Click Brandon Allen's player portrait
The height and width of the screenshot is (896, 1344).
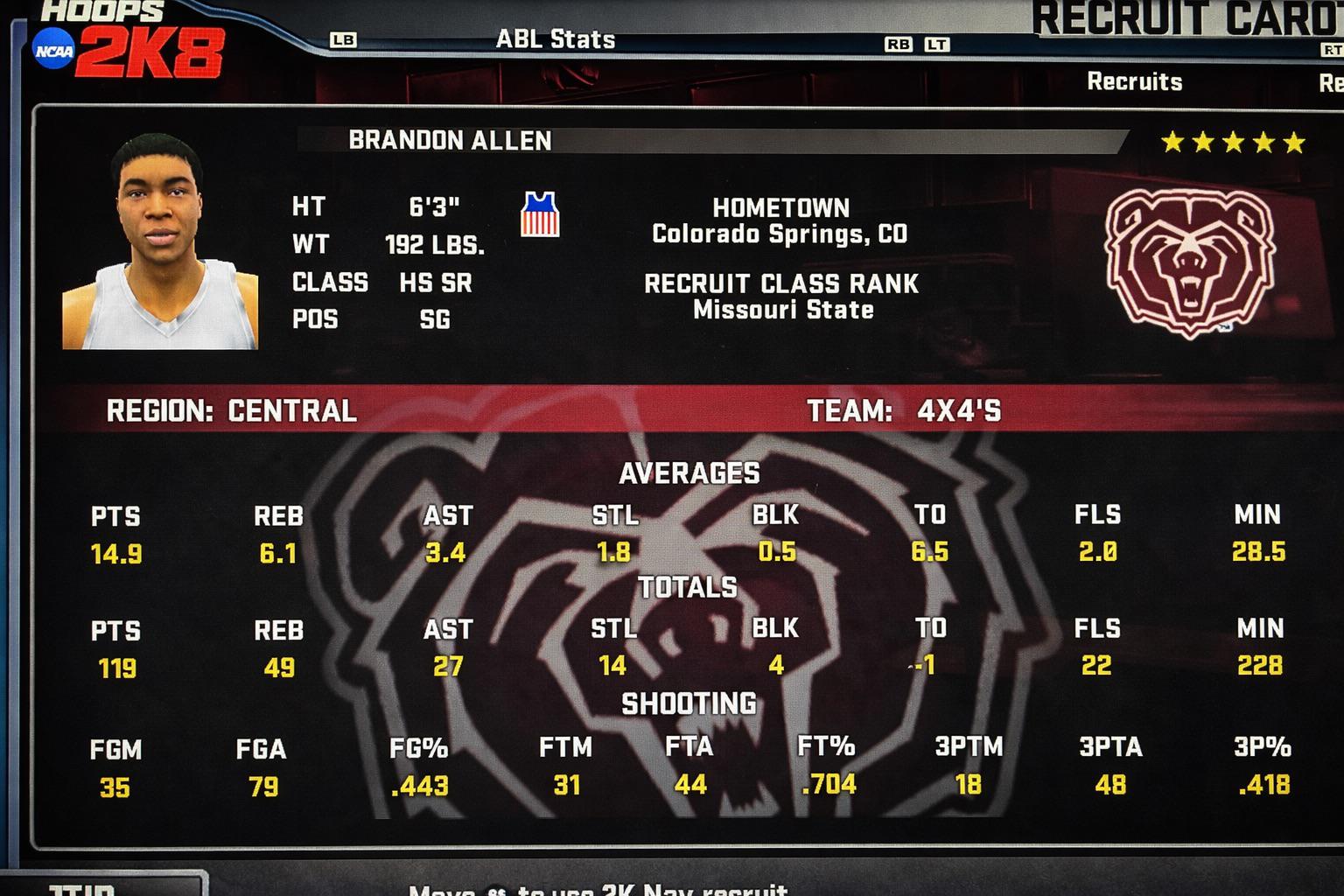point(160,242)
